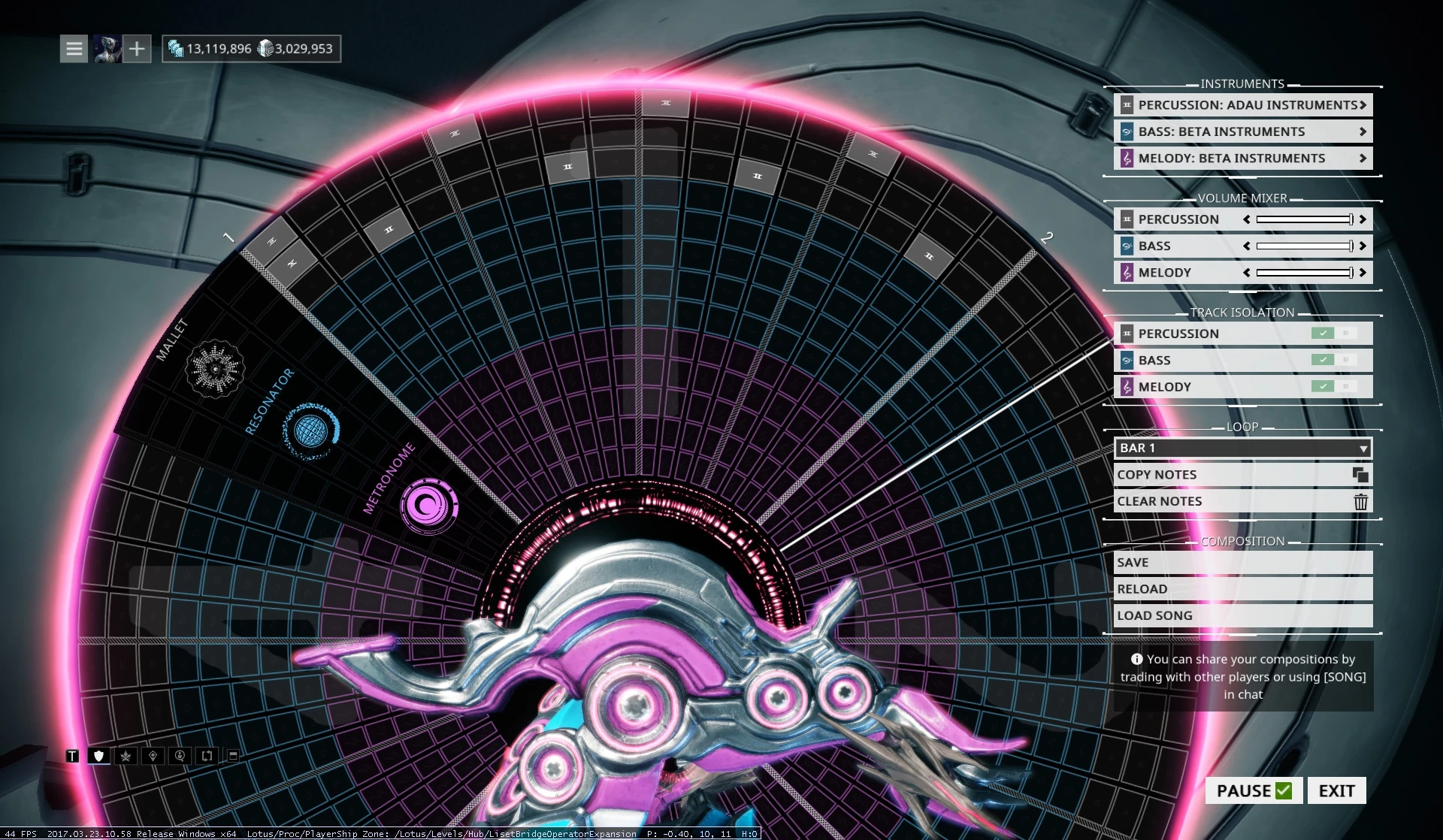Click the bass clef icon in the Volume Mixer
The height and width of the screenshot is (840, 1443).
(x=1127, y=246)
